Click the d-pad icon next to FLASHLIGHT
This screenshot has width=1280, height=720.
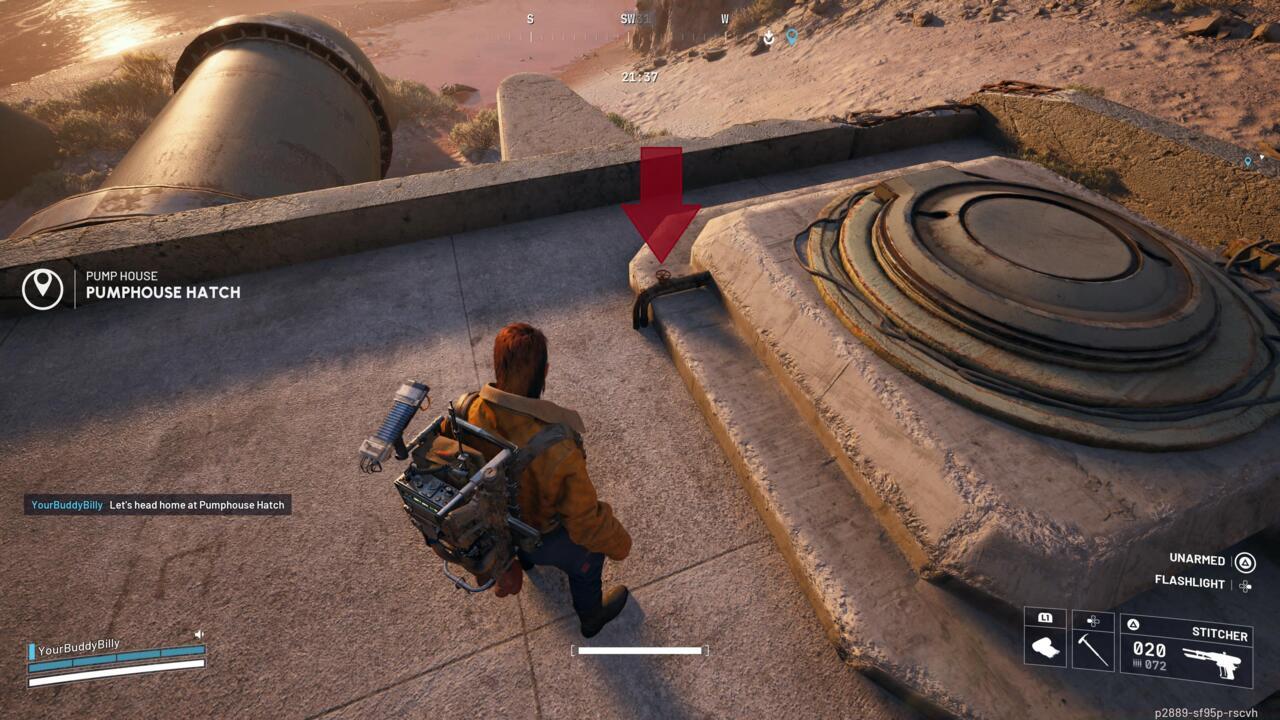coord(1244,586)
